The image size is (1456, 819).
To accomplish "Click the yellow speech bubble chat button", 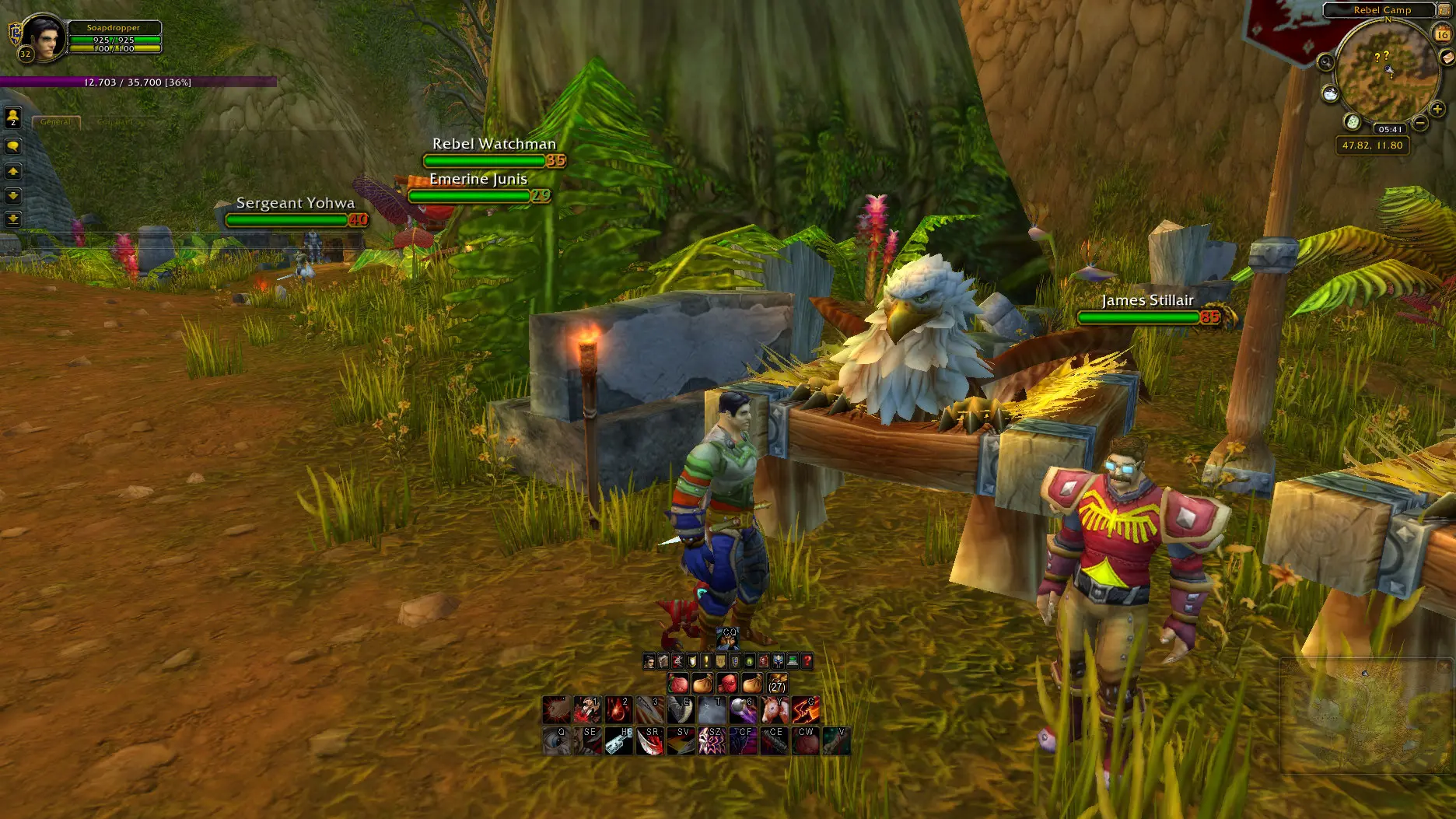I will click(x=13, y=145).
